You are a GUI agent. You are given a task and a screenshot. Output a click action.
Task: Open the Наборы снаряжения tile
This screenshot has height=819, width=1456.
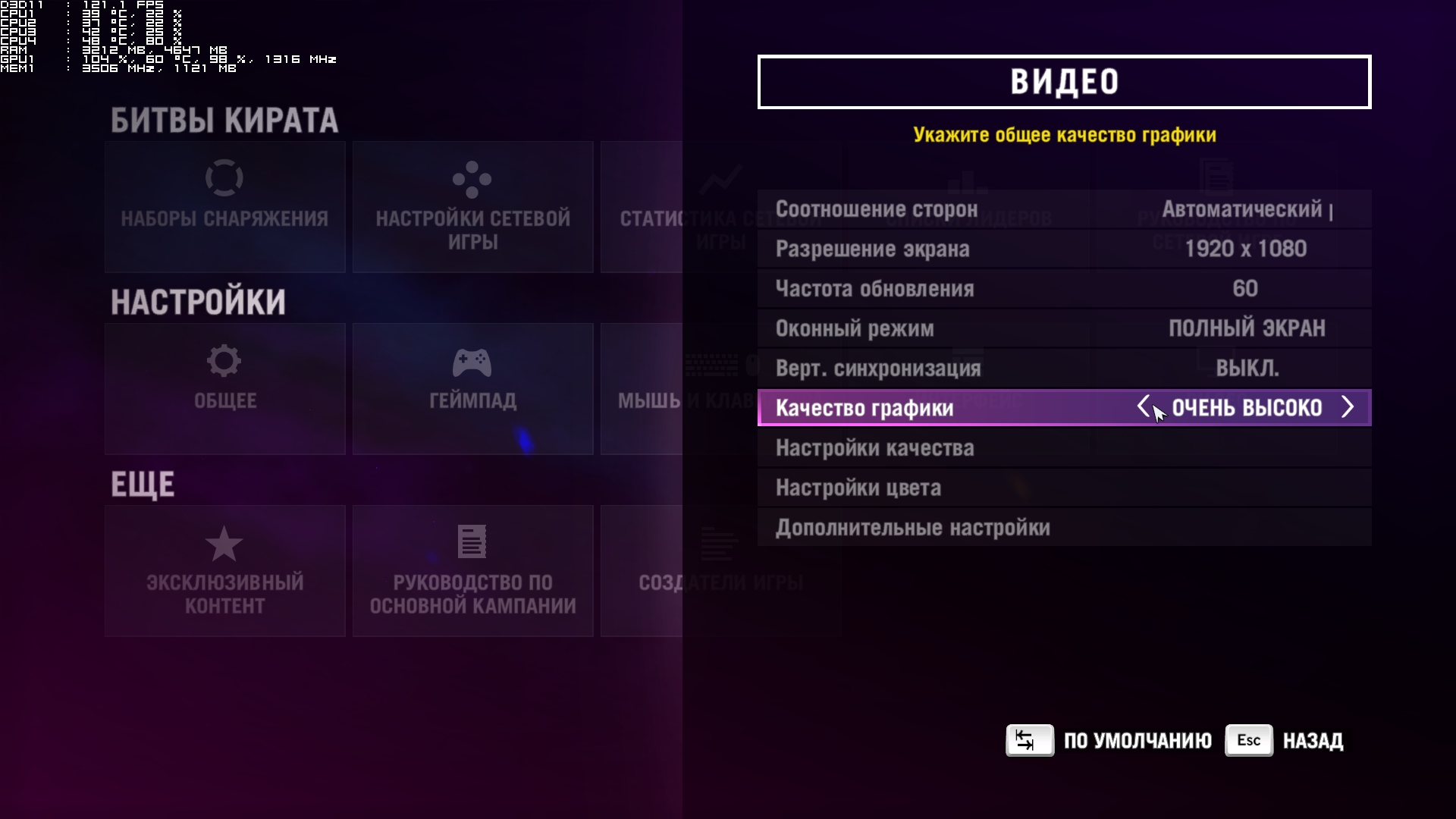pos(224,207)
